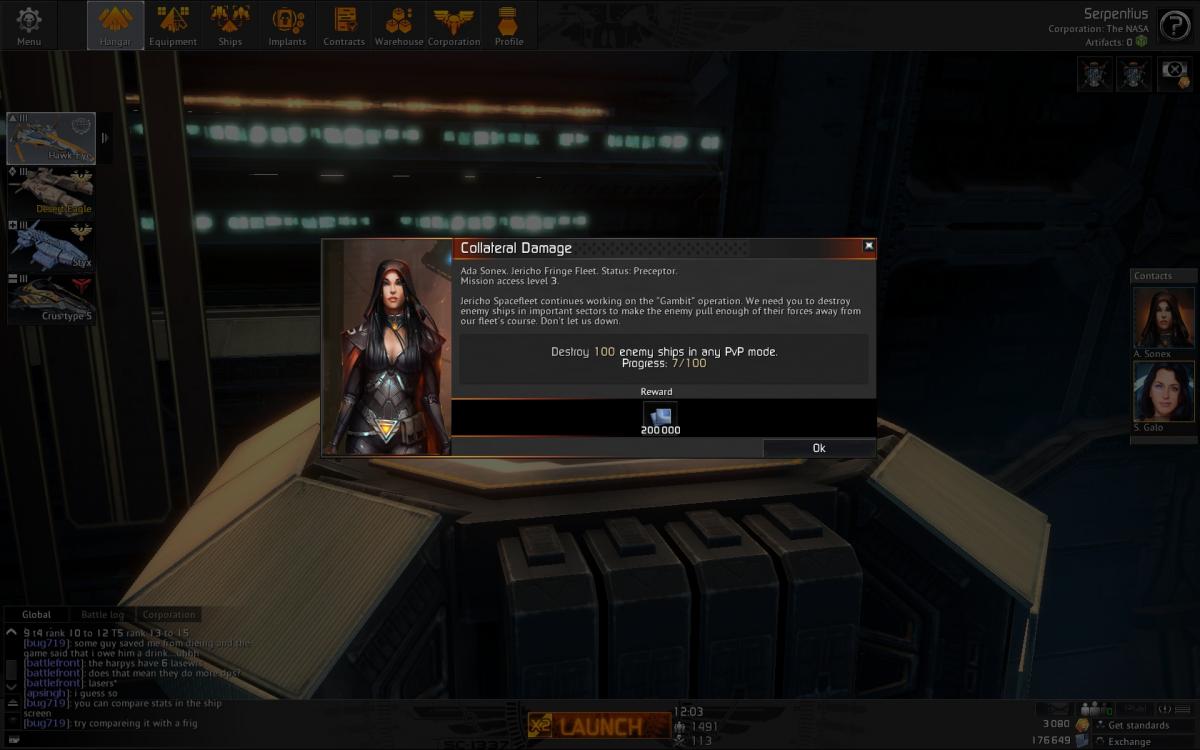1200x750 pixels.
Task: Switch to the Equipment tab
Action: click(173, 25)
